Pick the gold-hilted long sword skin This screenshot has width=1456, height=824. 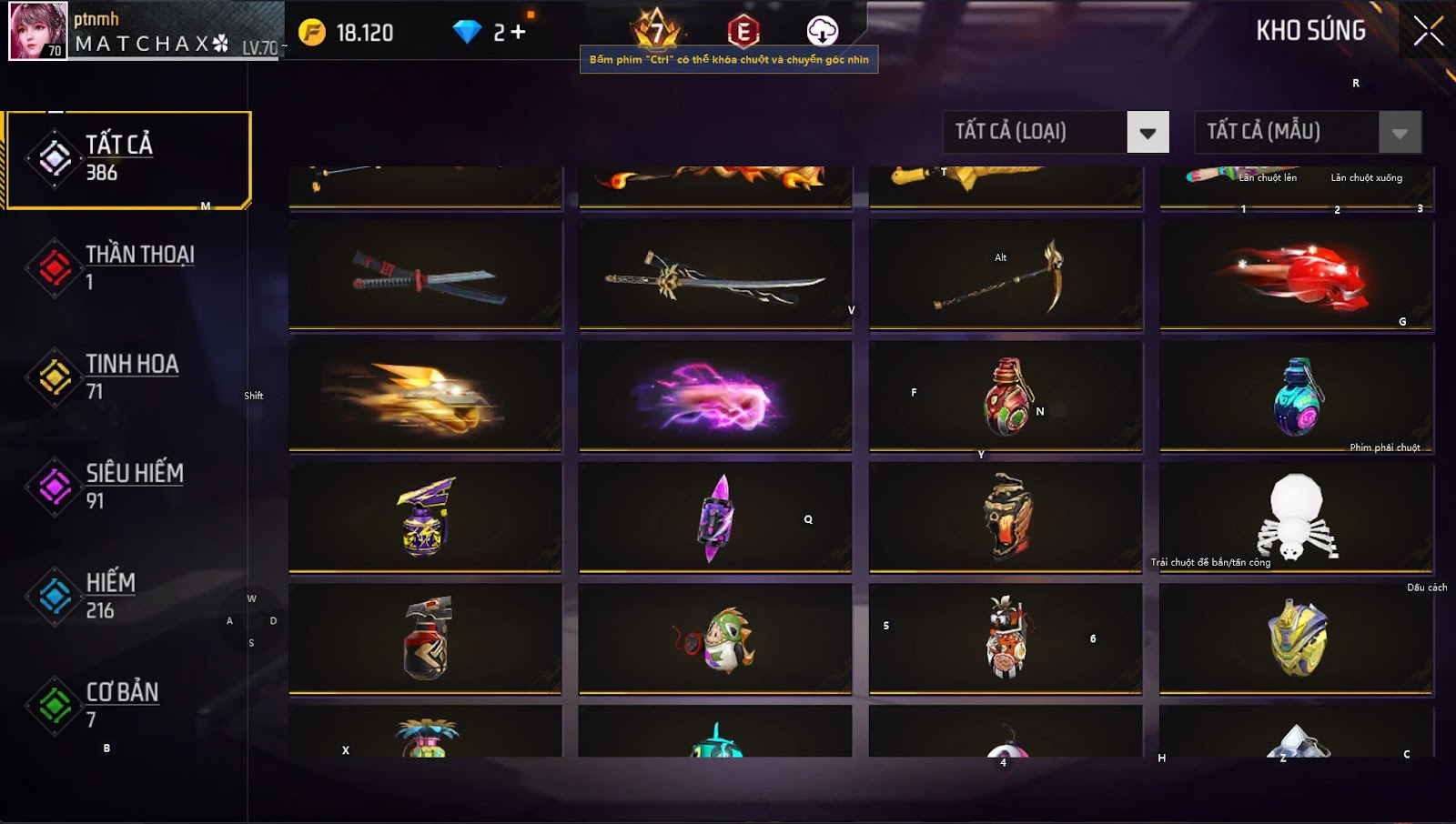click(x=715, y=276)
